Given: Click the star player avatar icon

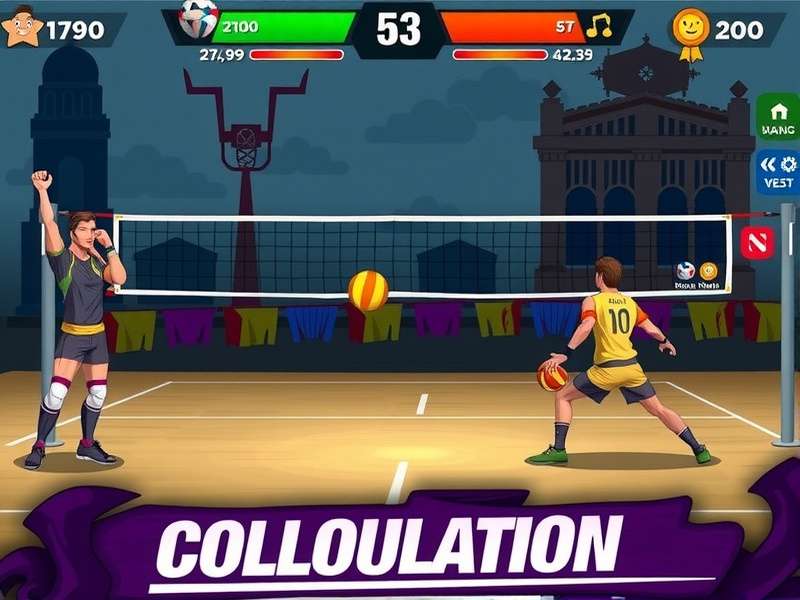Looking at the screenshot, I should (22, 26).
